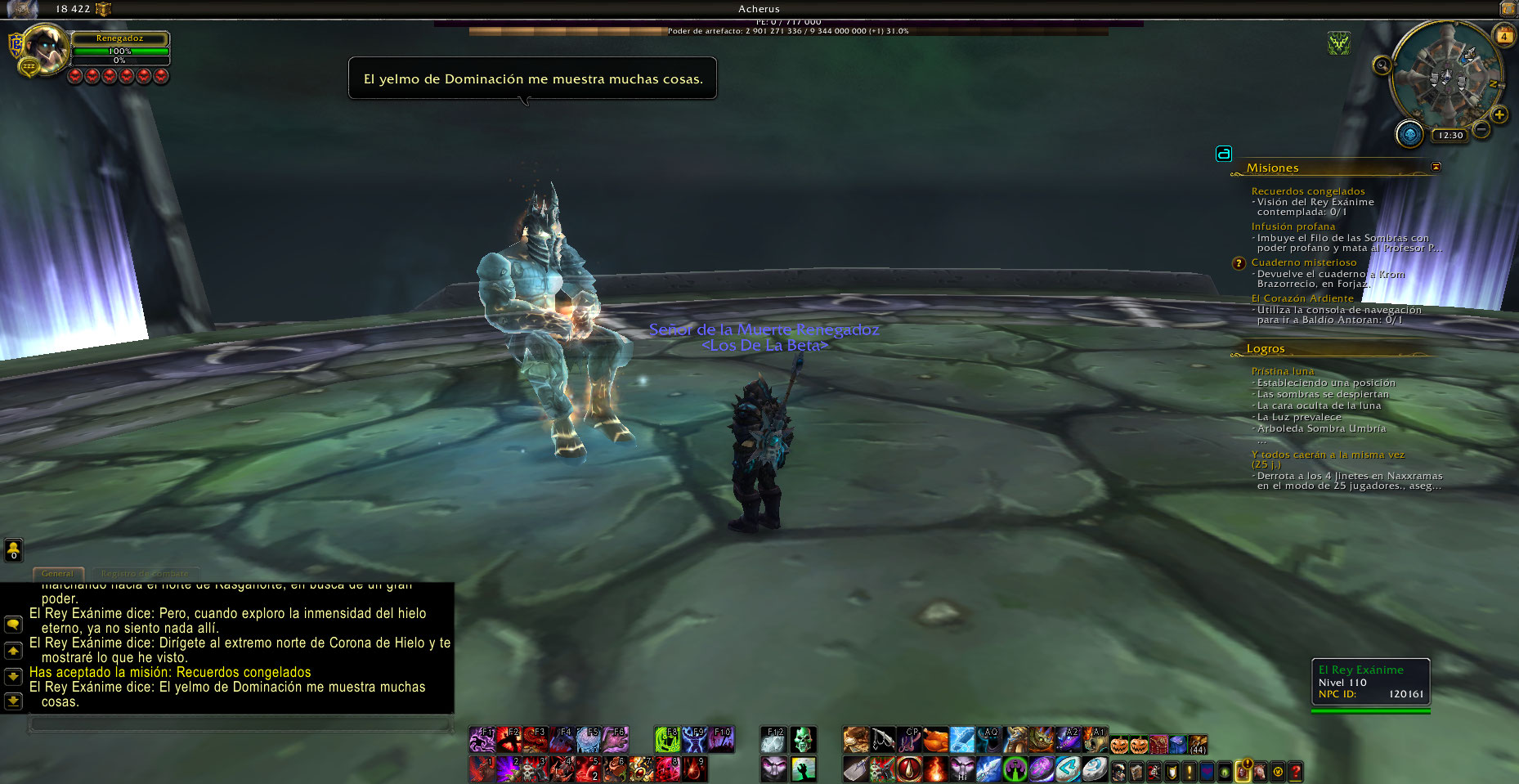Select the Infusión profana quest in tracker
Image resolution: width=1519 pixels, height=784 pixels.
click(1293, 226)
